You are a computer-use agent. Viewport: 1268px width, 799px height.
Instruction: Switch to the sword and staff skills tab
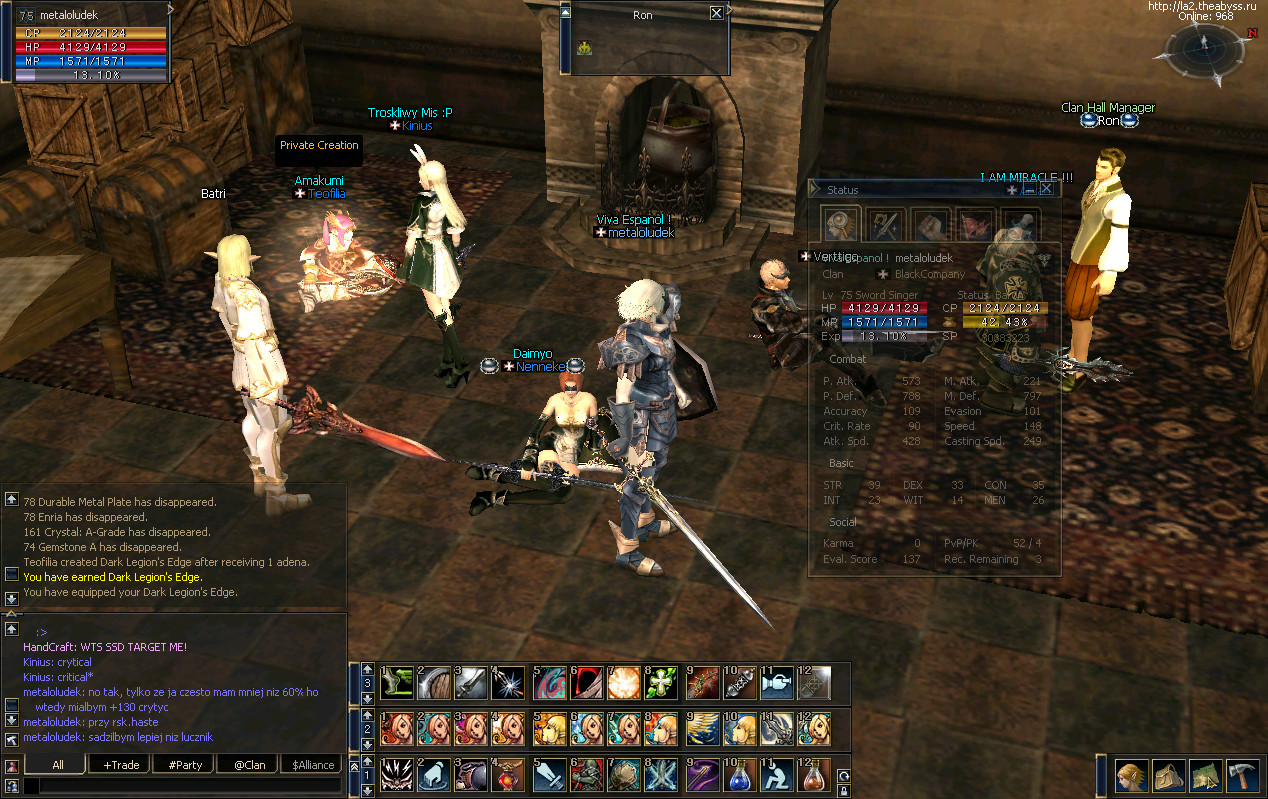tap(885, 224)
